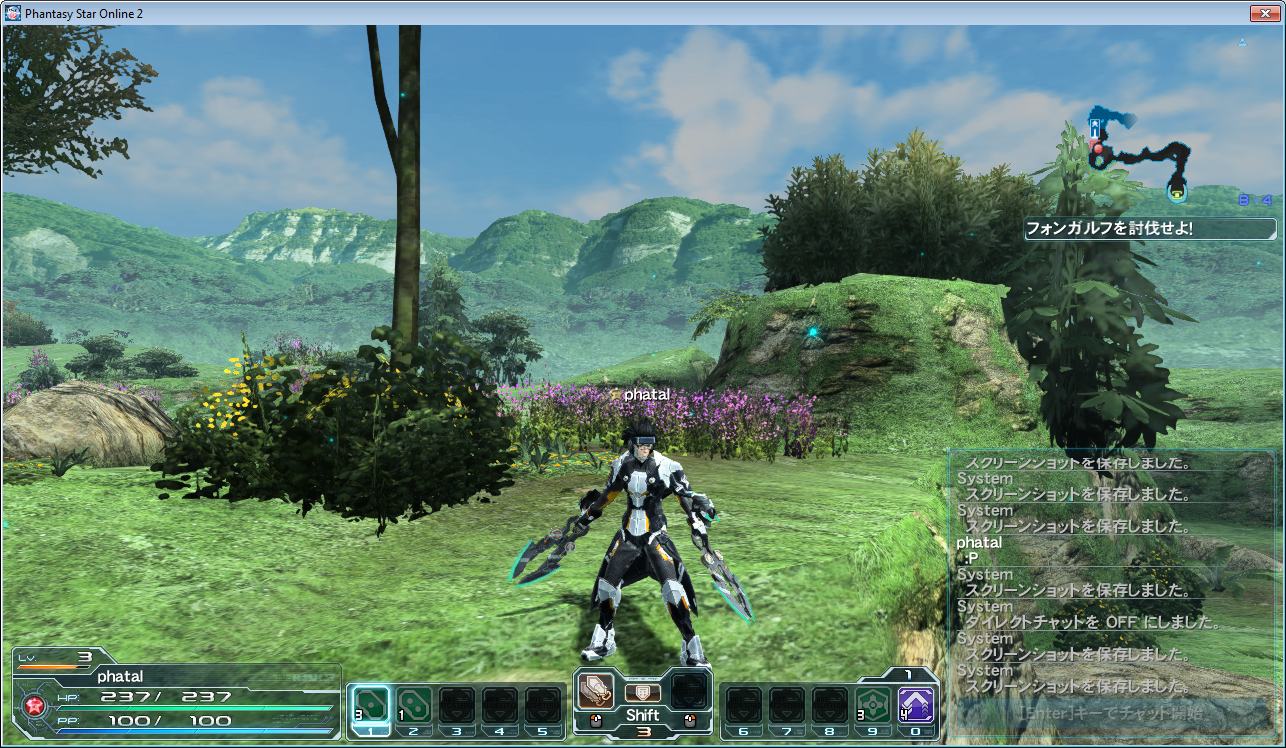This screenshot has height=748, width=1286.
Task: Click the character nameplate phatal above the character
Action: [x=645, y=395]
